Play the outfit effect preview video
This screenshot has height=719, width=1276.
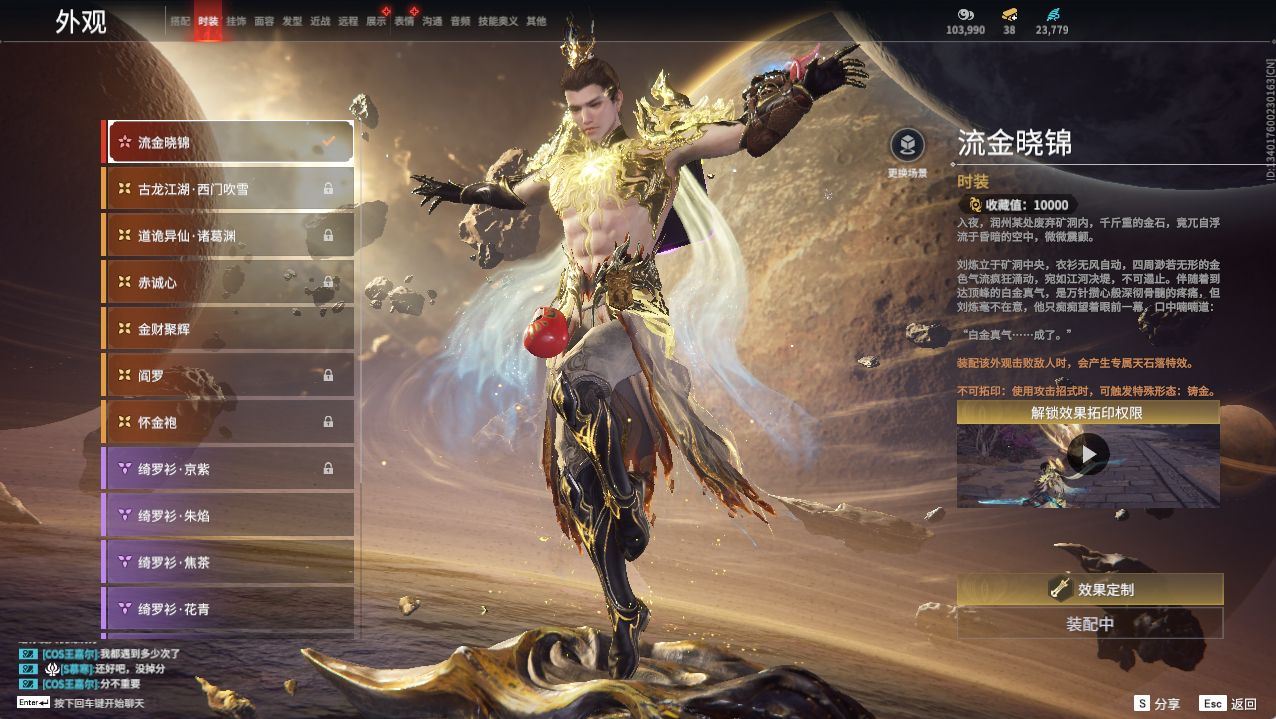[x=1088, y=455]
